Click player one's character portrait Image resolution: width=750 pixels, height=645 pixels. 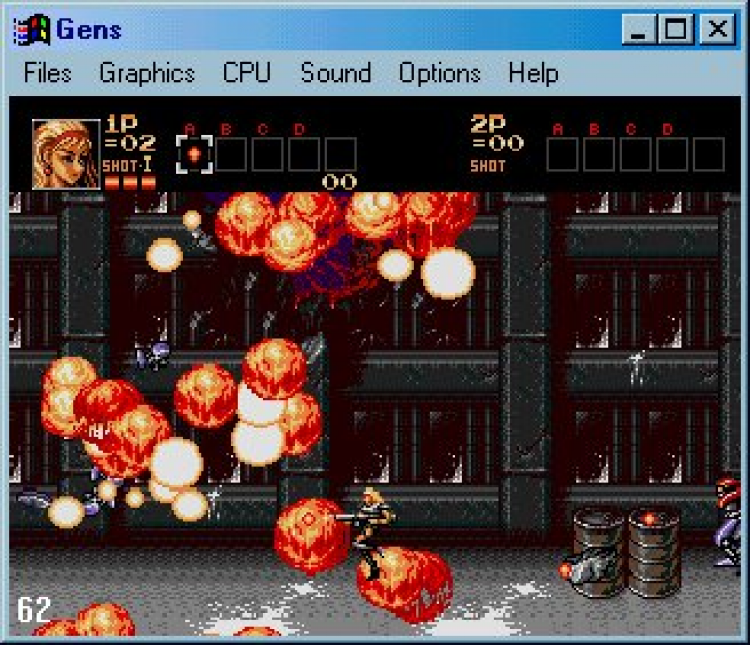tap(66, 154)
